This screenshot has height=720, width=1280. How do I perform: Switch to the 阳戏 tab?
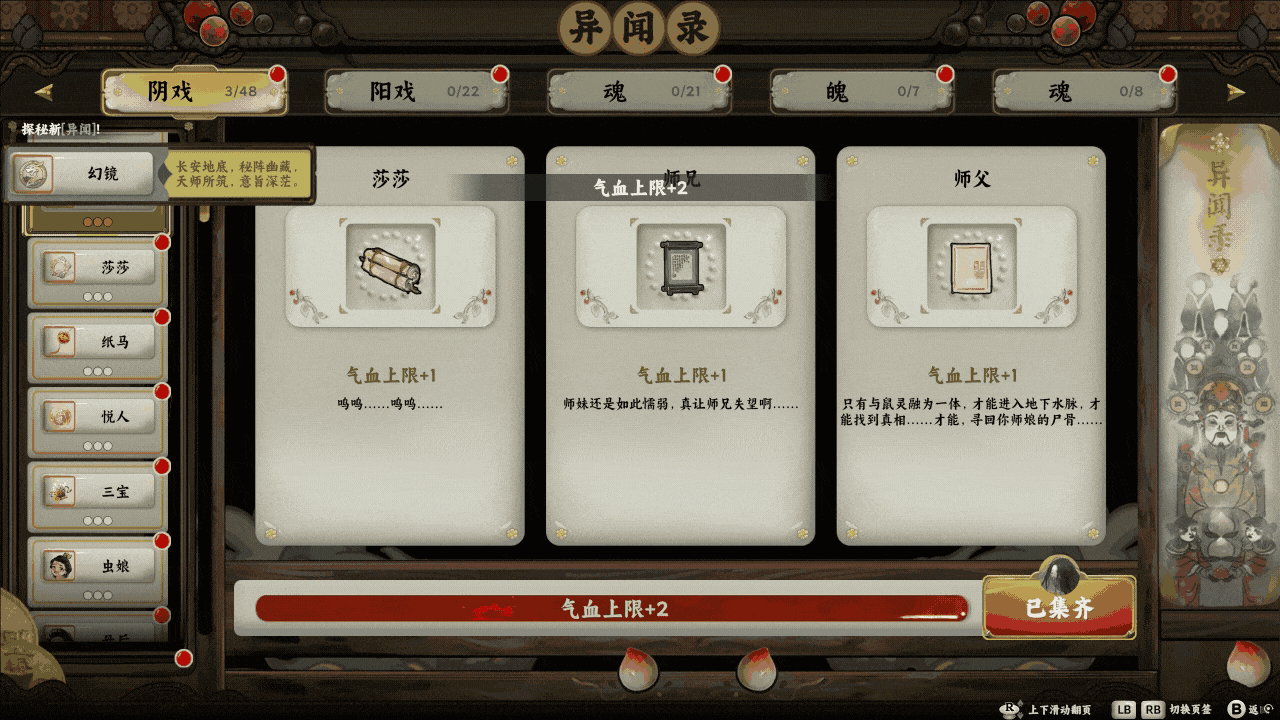(x=415, y=90)
